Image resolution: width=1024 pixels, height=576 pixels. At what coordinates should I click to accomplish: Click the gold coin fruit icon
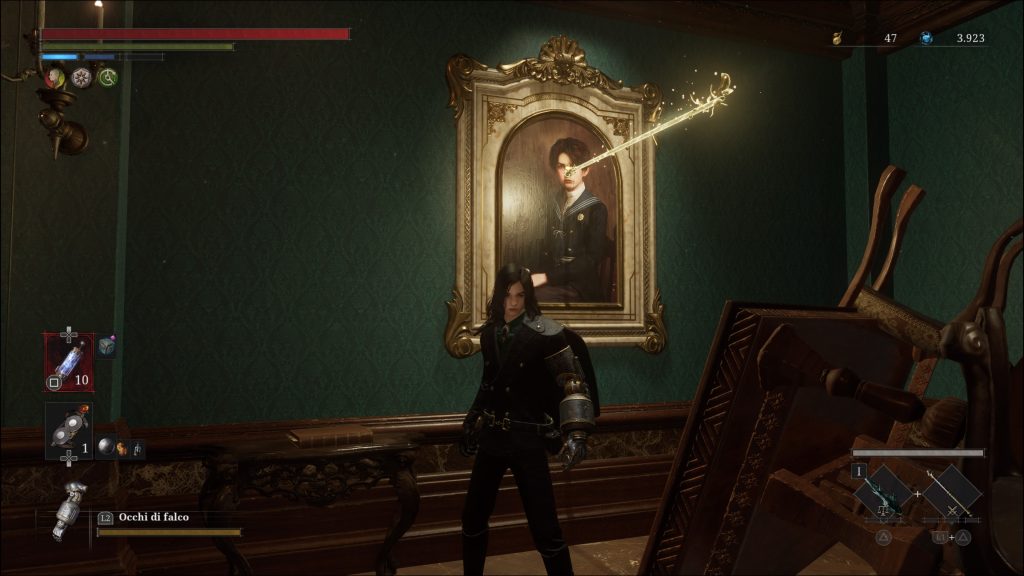[836, 38]
